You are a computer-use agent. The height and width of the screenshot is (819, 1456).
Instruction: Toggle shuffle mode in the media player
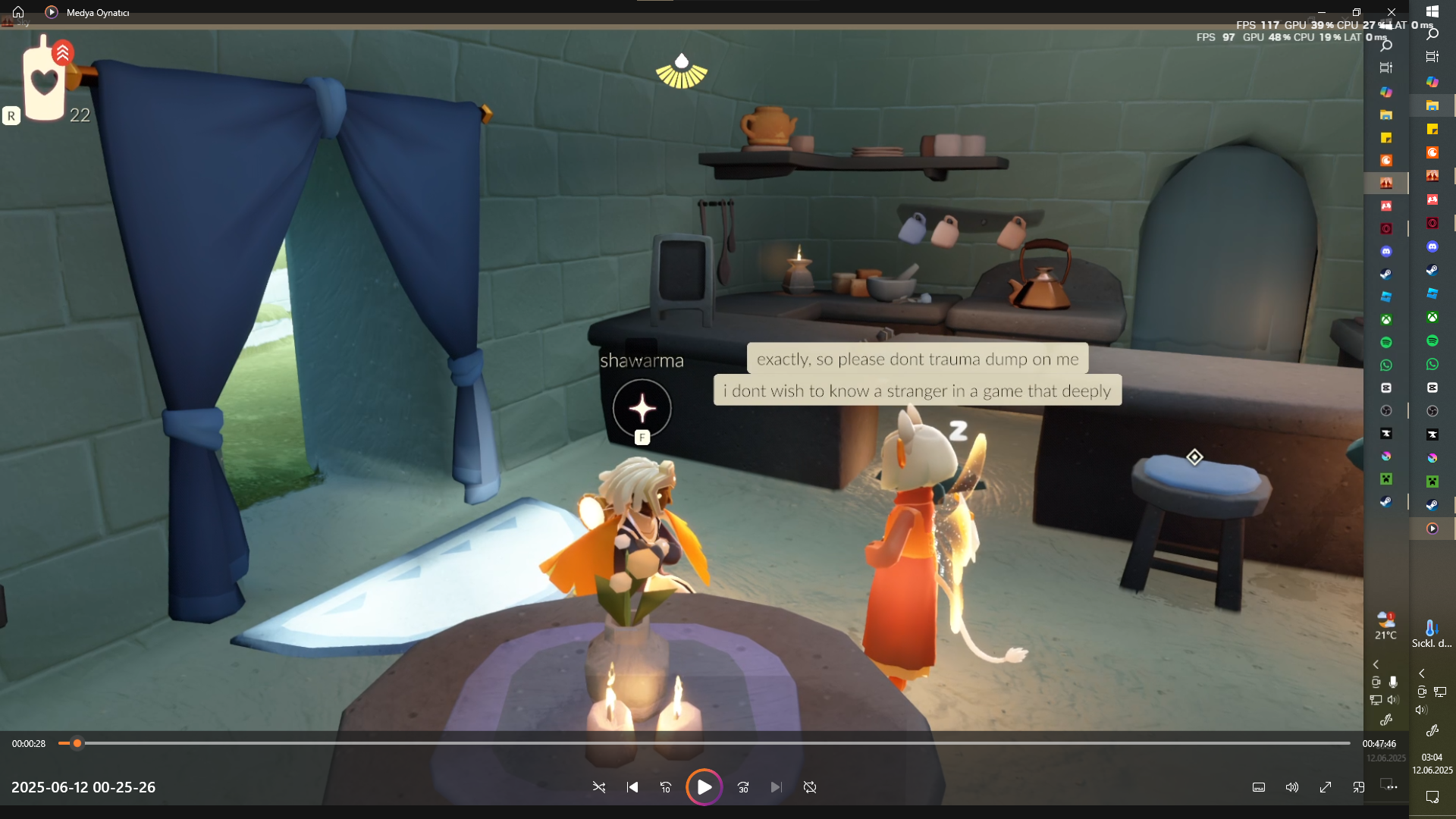click(x=599, y=787)
